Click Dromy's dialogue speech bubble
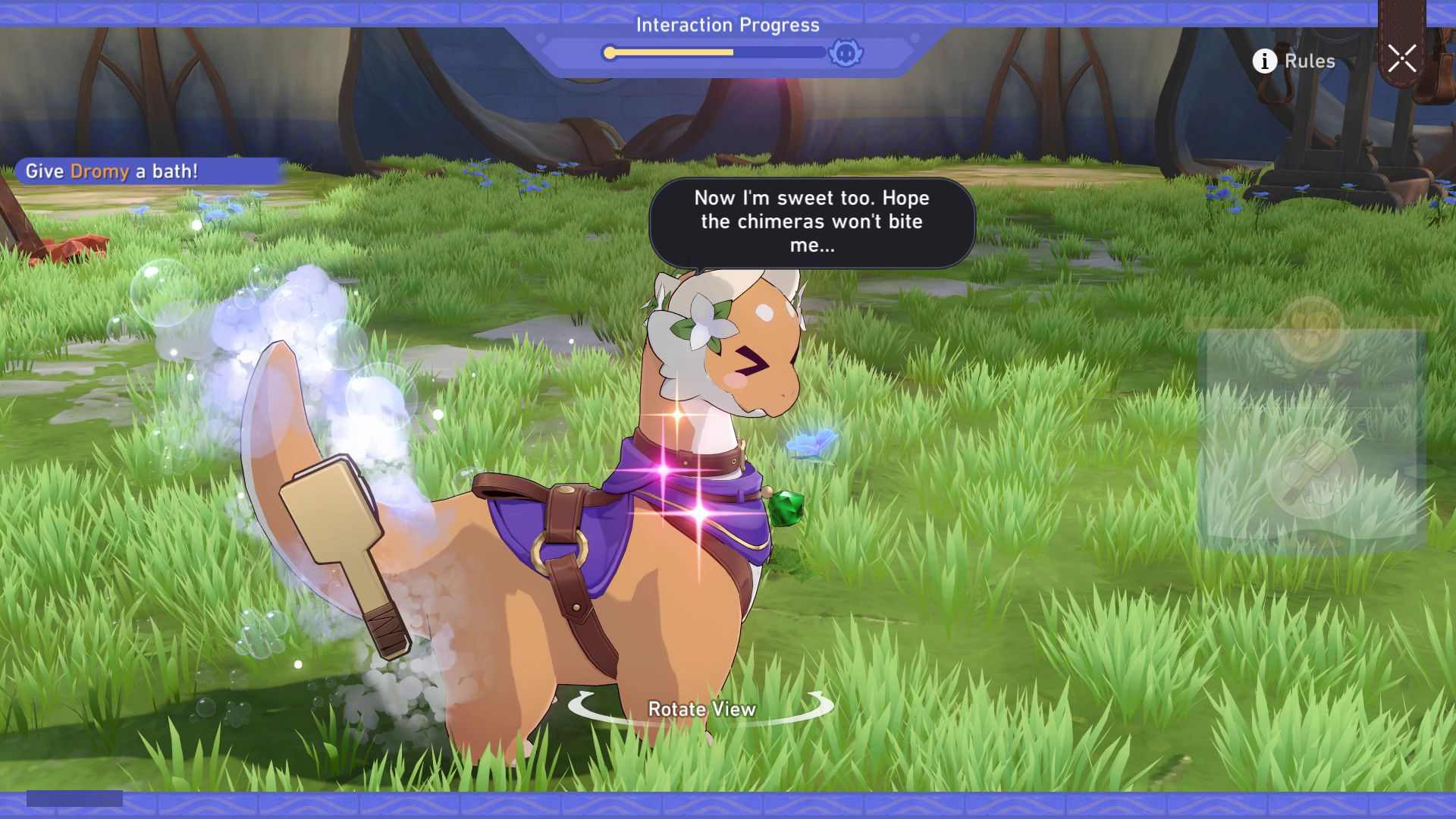1456x819 pixels. coord(813,222)
